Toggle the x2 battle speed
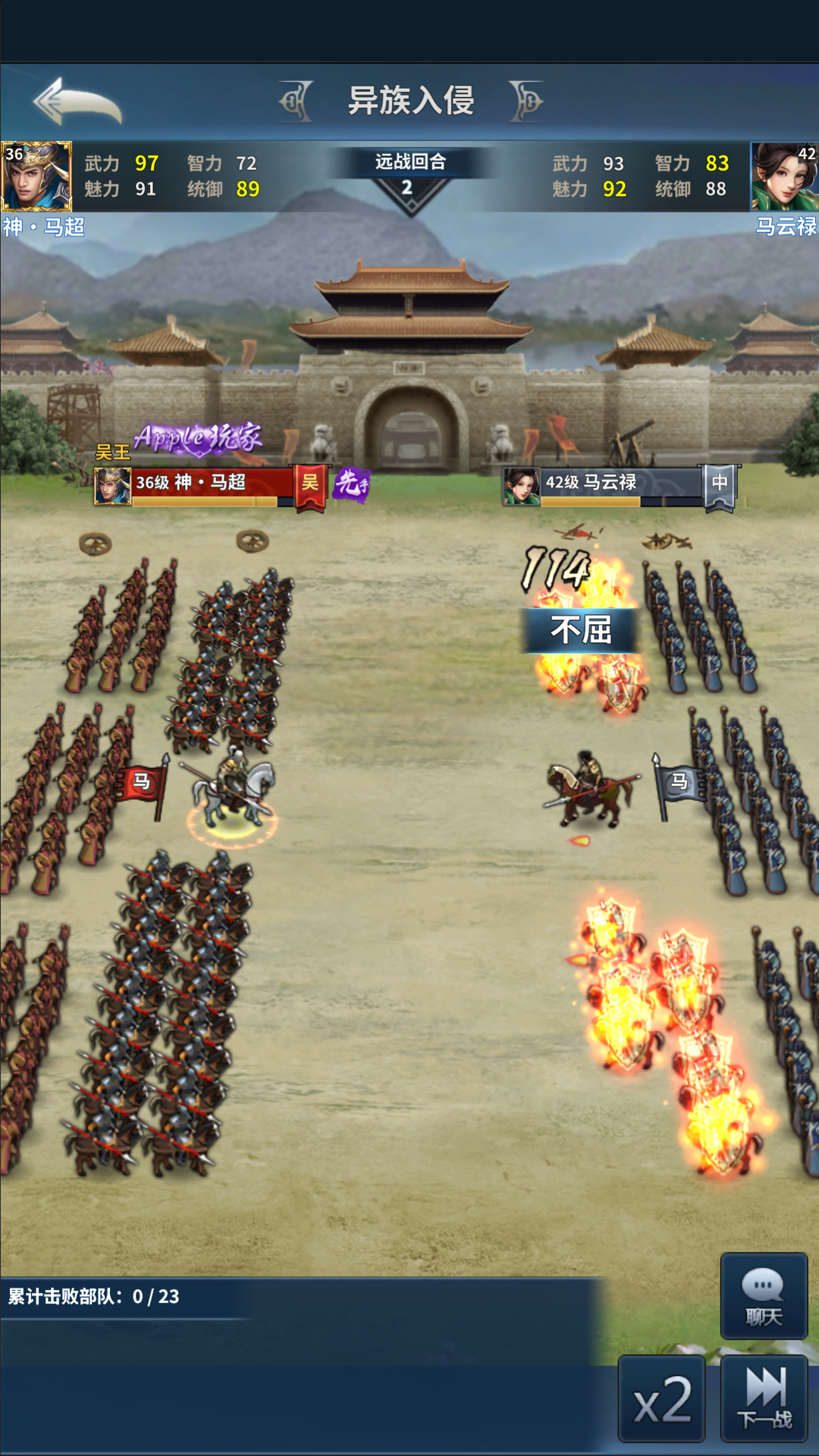Image resolution: width=819 pixels, height=1456 pixels. (x=662, y=1400)
